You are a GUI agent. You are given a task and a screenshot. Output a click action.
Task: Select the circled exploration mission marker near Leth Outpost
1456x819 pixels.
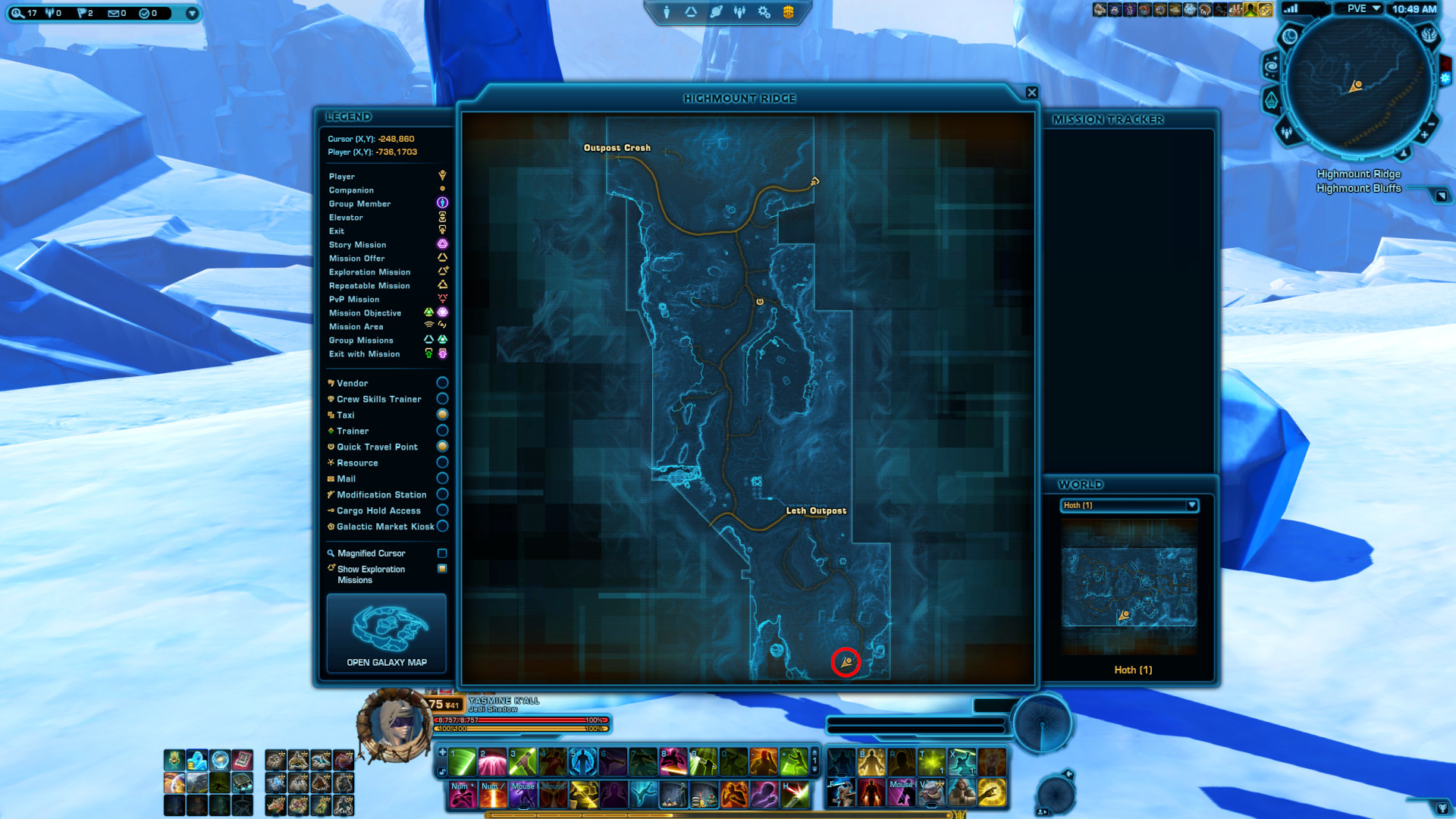click(x=845, y=661)
